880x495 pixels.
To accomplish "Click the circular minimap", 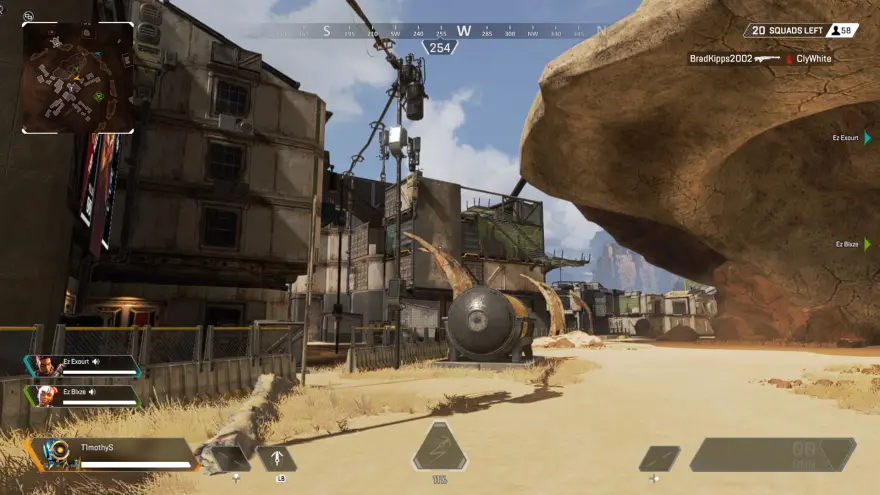I will tap(77, 78).
